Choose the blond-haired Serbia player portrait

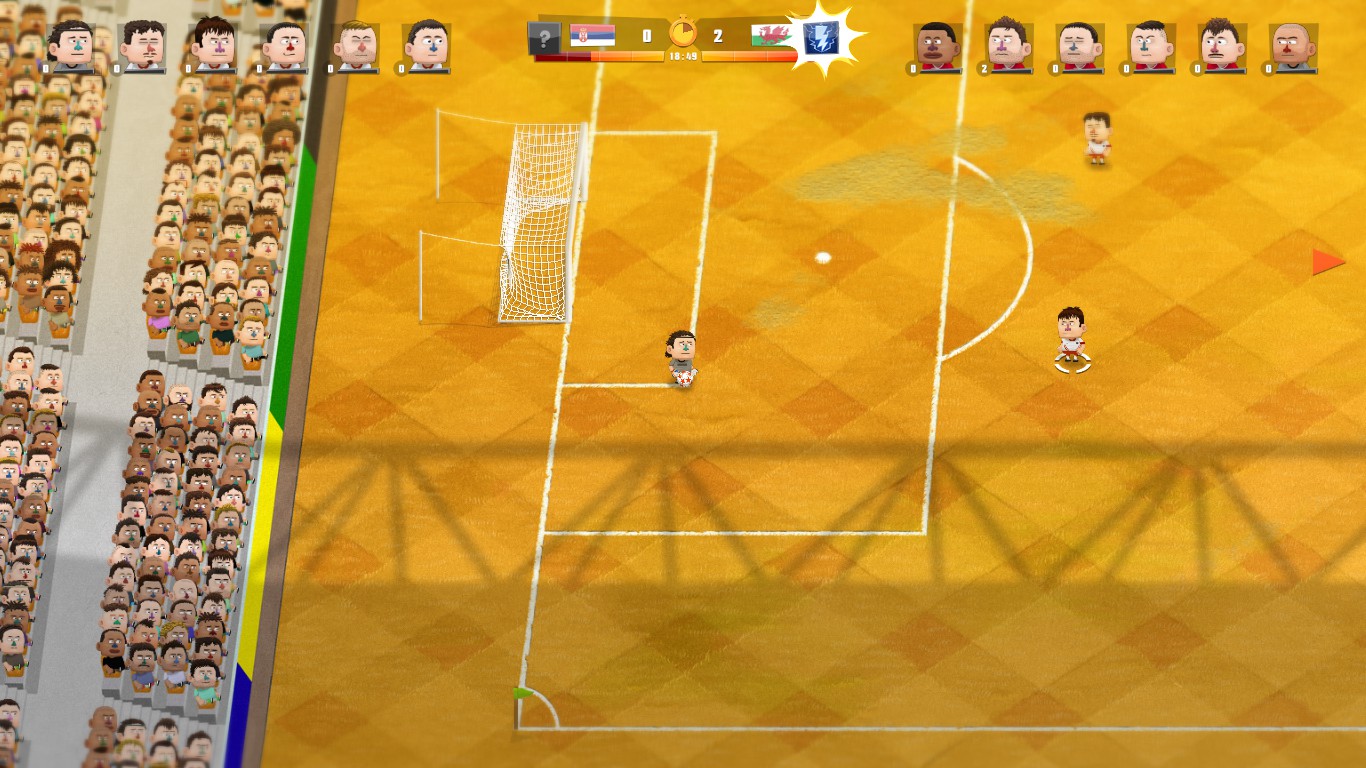coord(356,46)
